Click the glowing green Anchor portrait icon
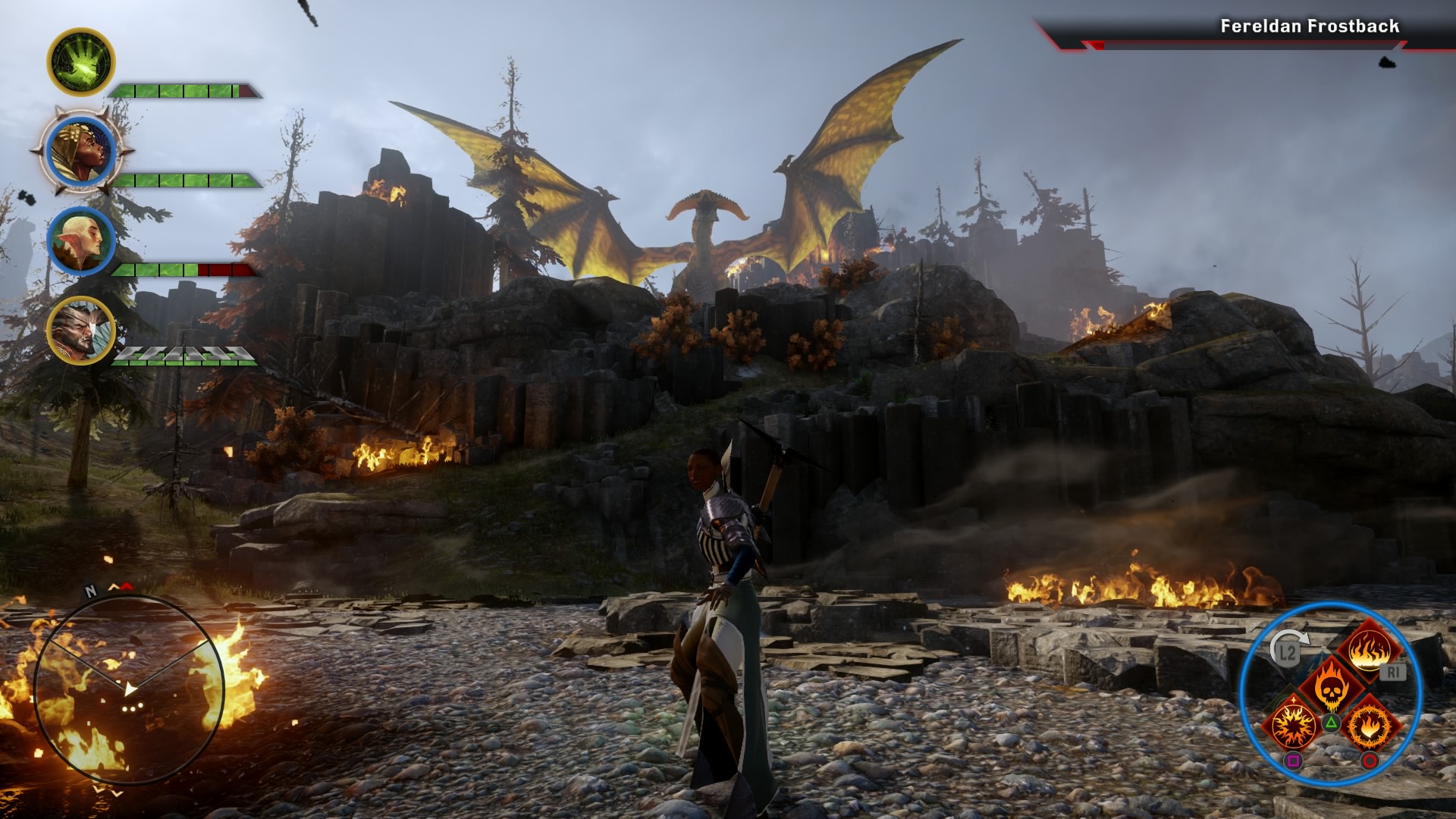The width and height of the screenshot is (1456, 819). [83, 62]
